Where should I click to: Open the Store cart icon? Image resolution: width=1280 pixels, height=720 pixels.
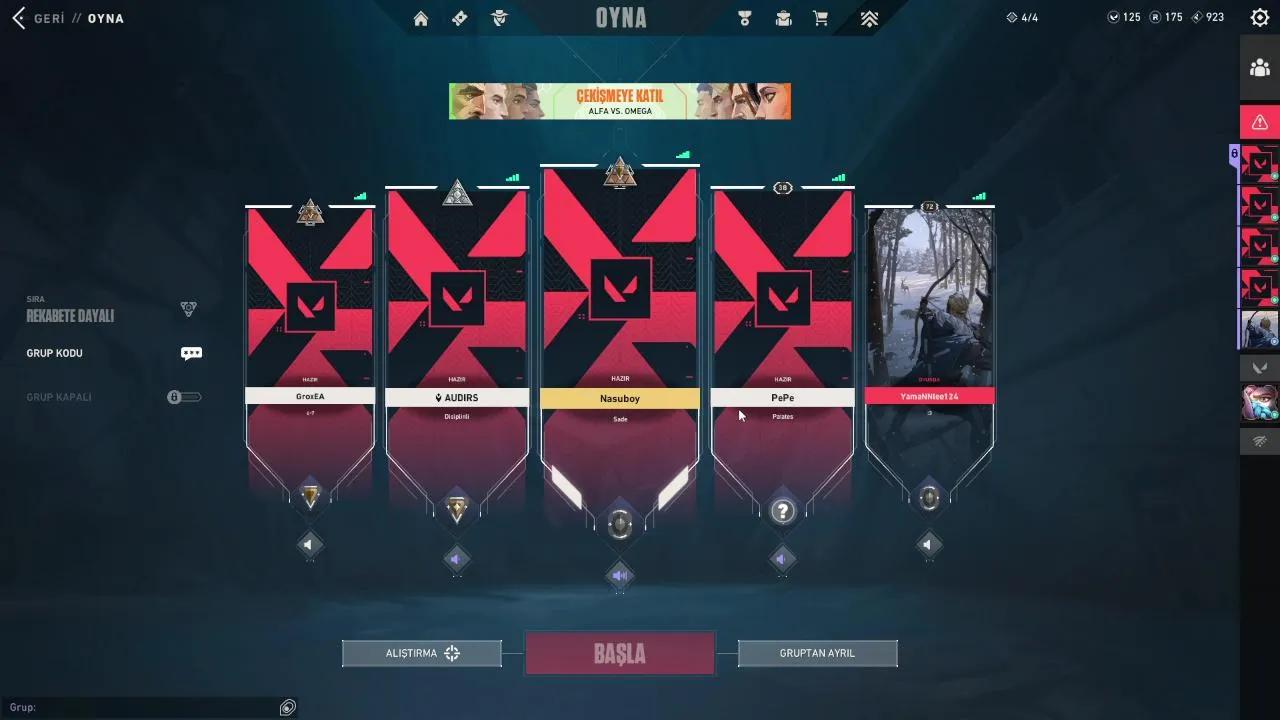click(822, 17)
